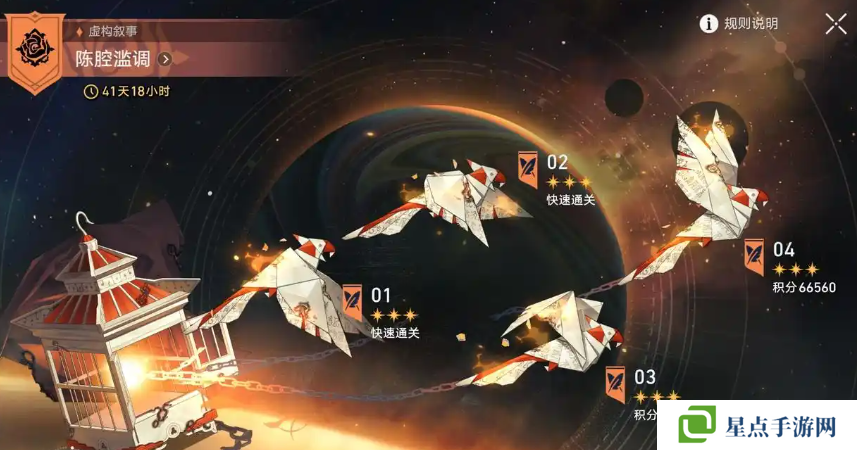Expand the 陈腔滥调 title arrow
The width and height of the screenshot is (857, 450).
coord(166,59)
